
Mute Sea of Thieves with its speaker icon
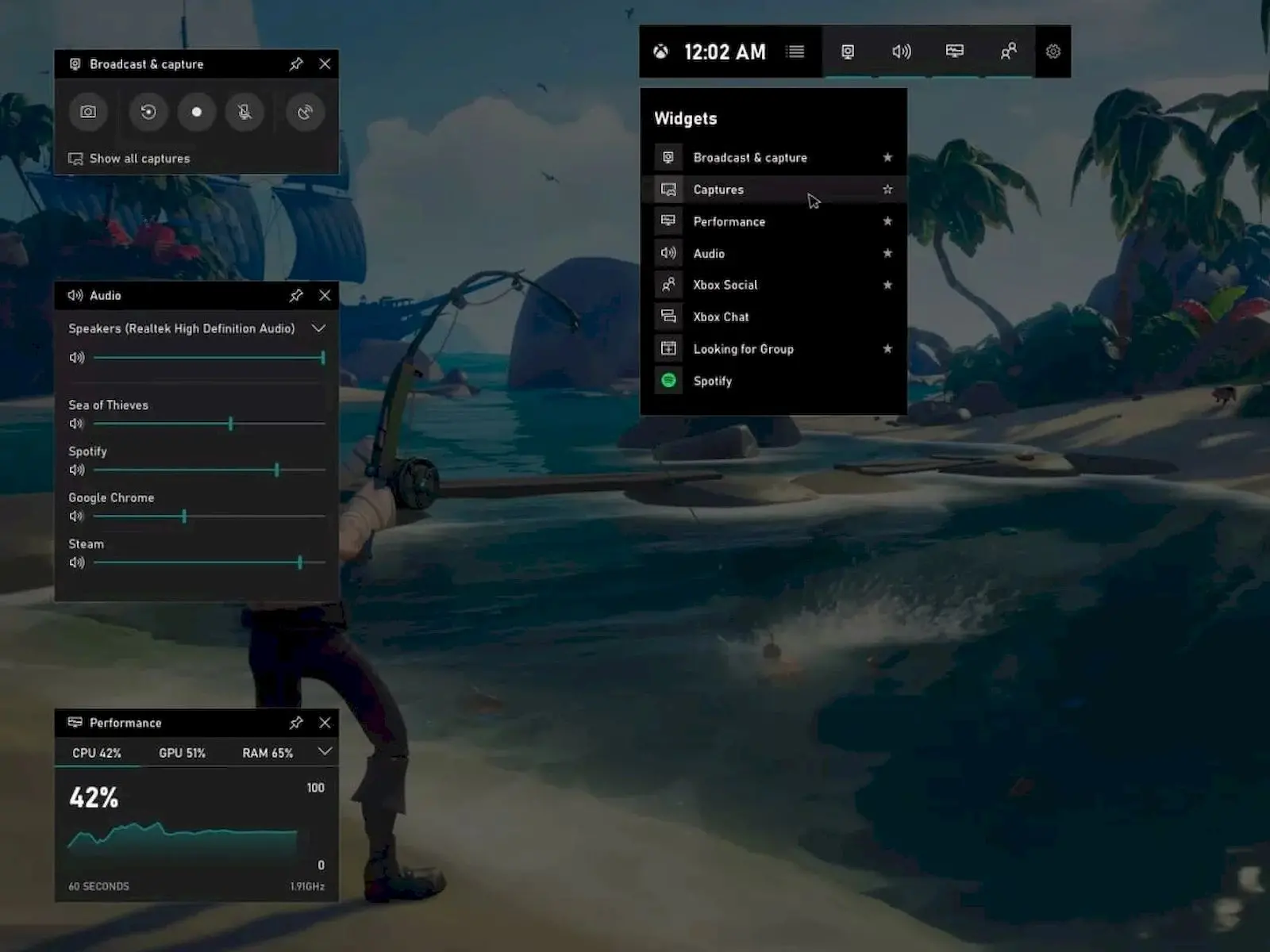pyautogui.click(x=76, y=424)
